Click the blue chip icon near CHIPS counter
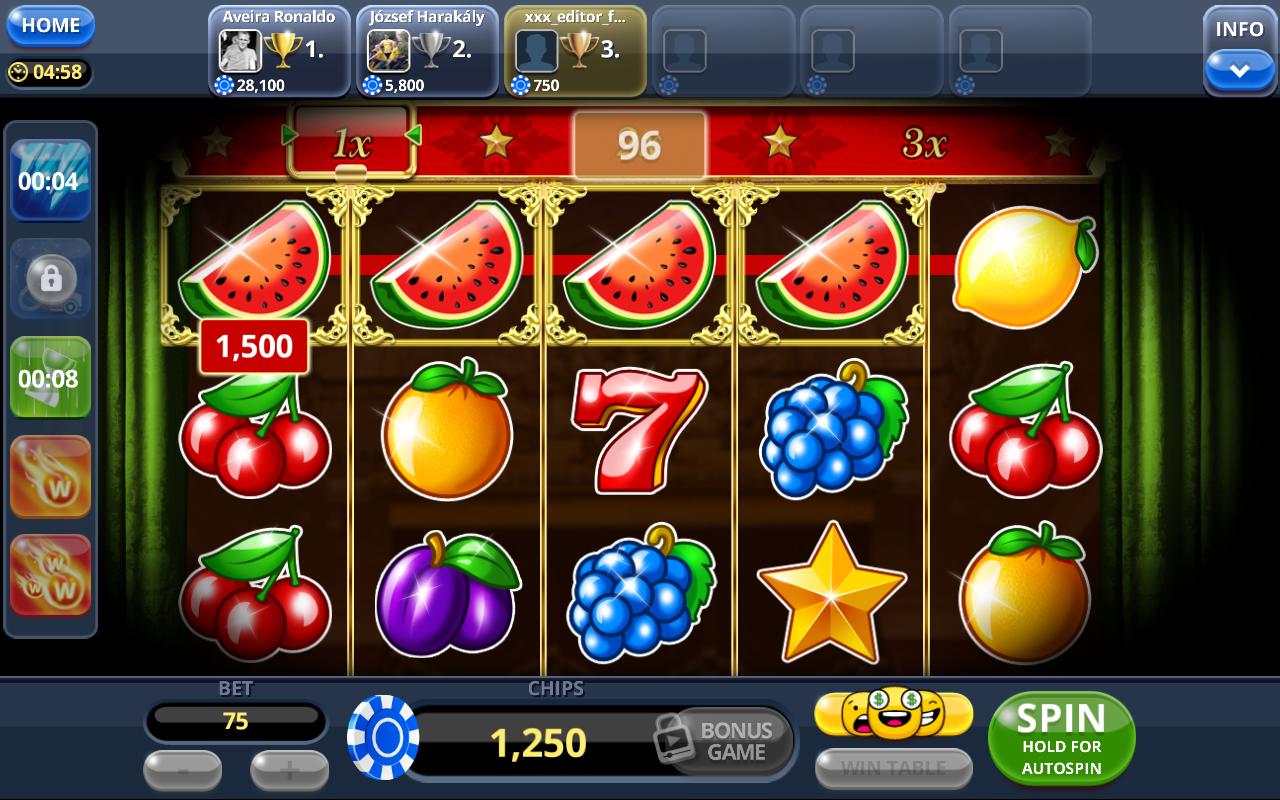 pos(381,740)
